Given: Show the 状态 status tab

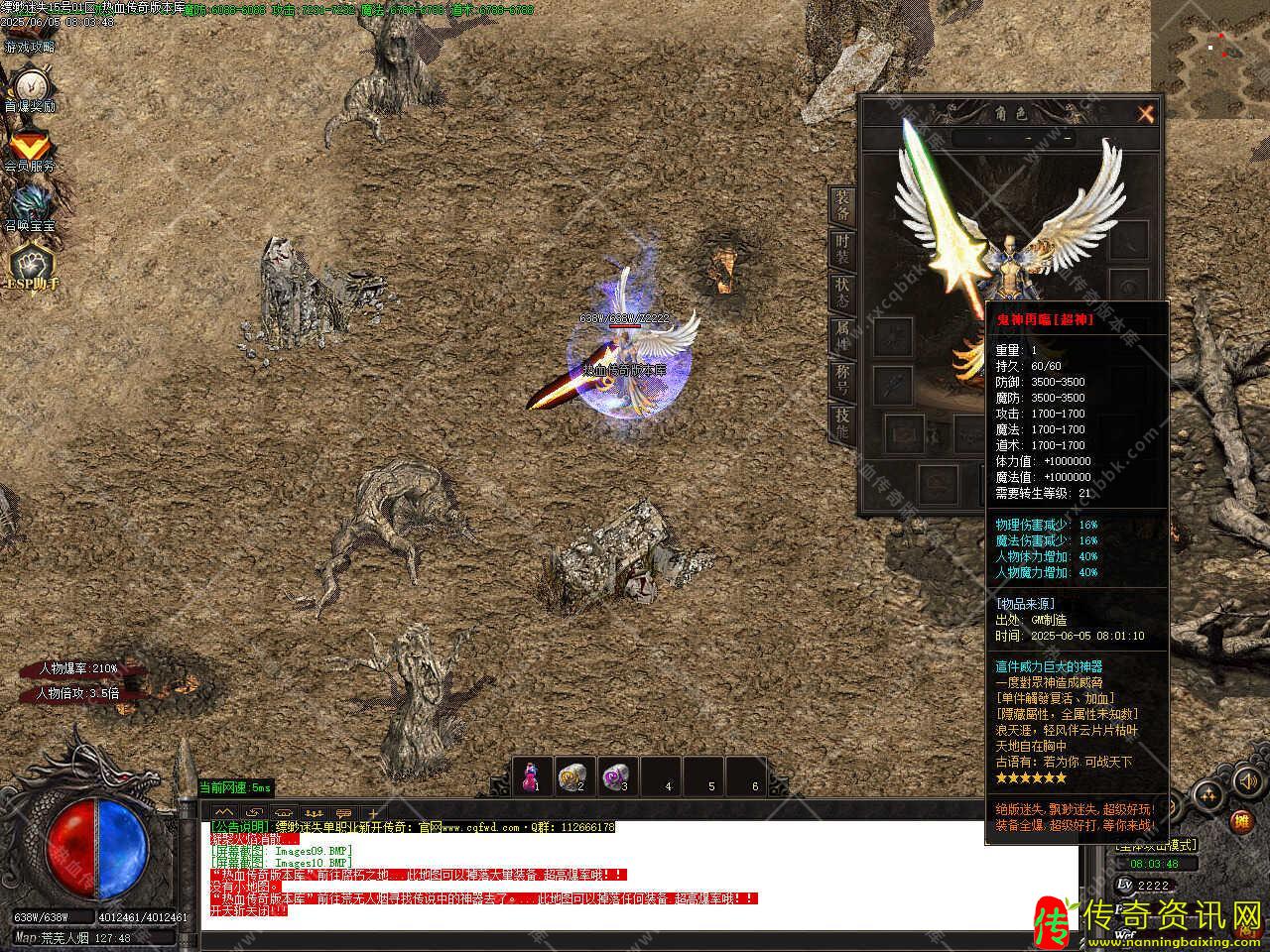Looking at the screenshot, I should click(x=842, y=292).
